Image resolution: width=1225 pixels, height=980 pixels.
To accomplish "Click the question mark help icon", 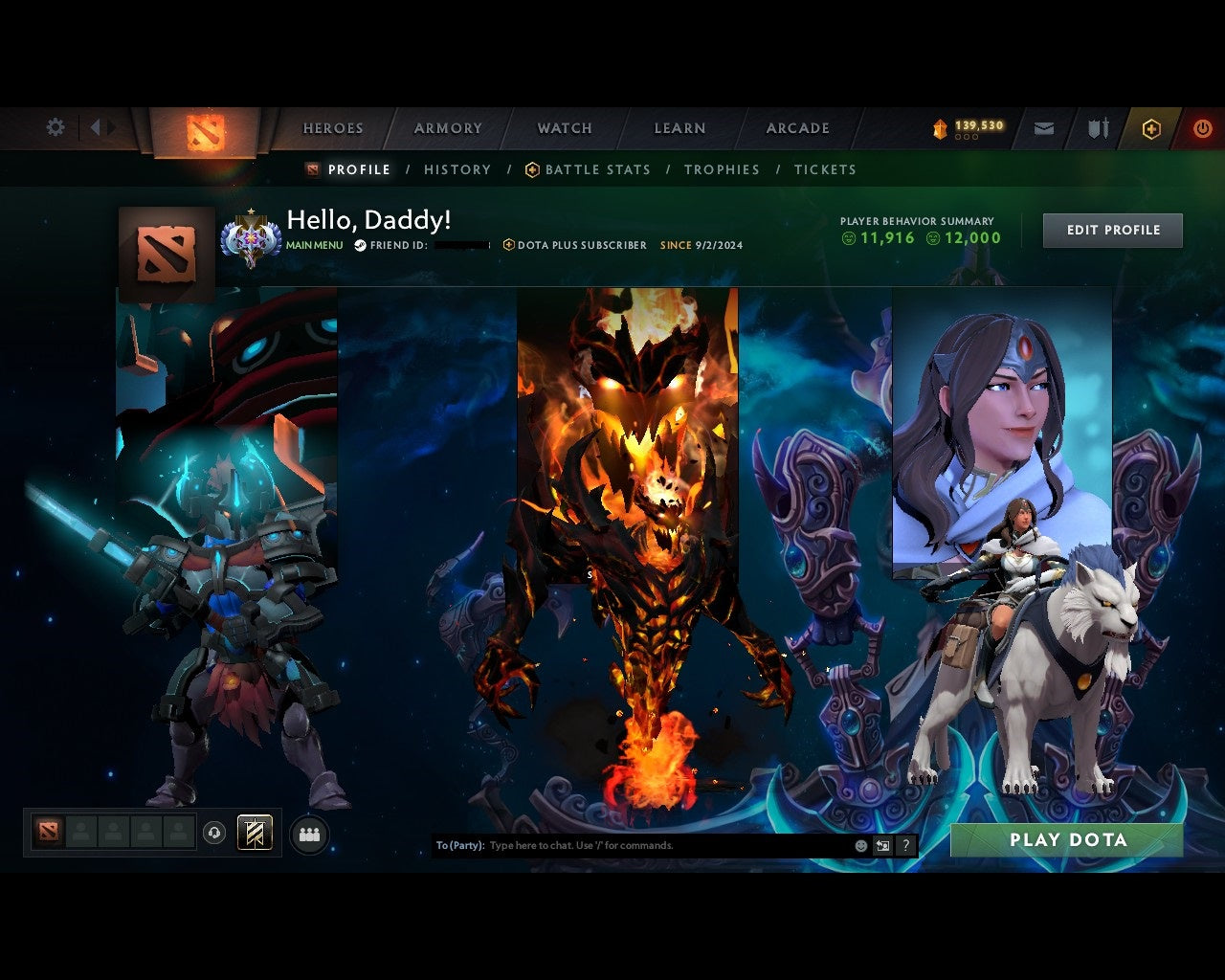I will pyautogui.click(x=905, y=846).
